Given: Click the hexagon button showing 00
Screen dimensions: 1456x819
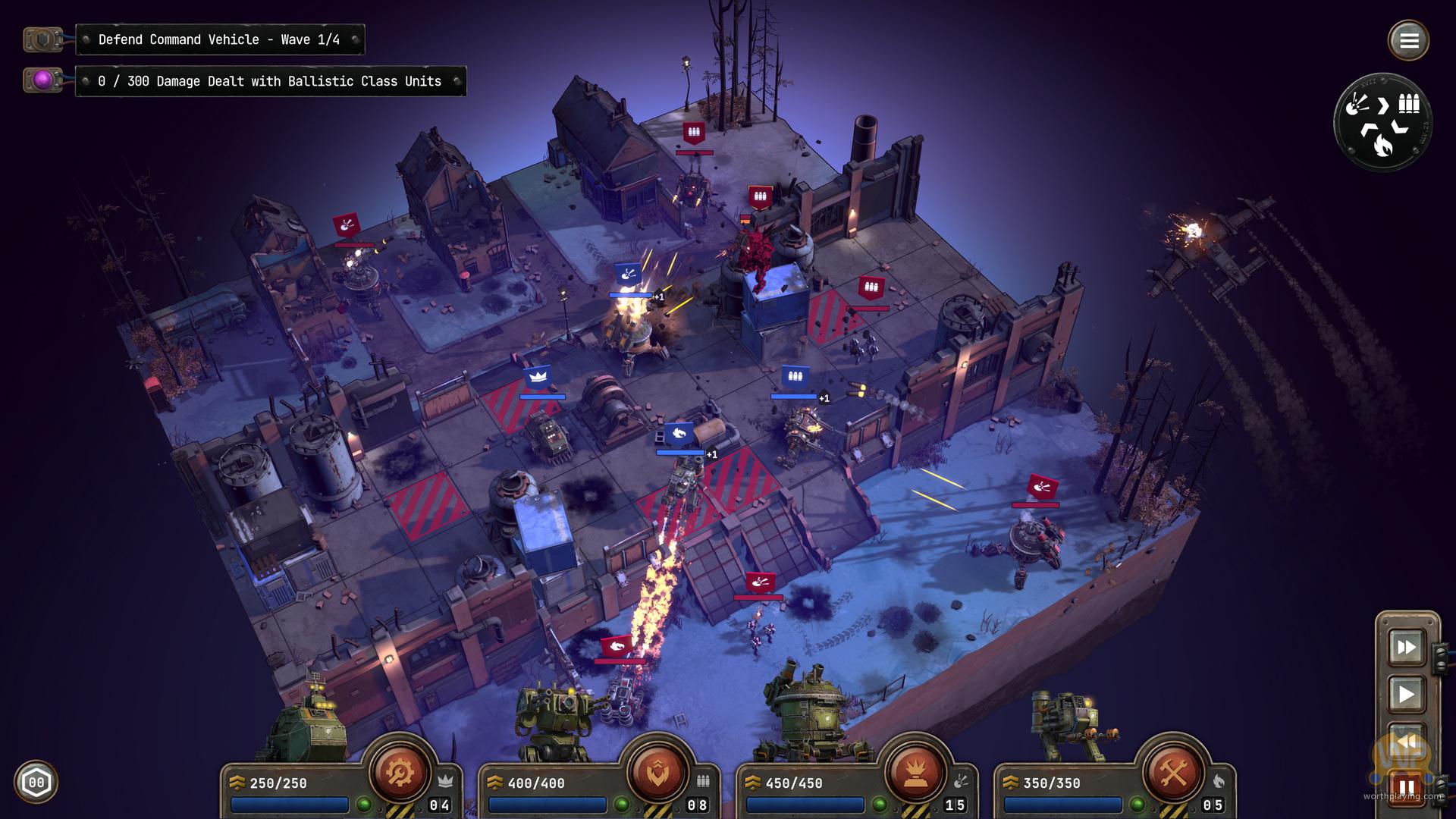Looking at the screenshot, I should 36,782.
